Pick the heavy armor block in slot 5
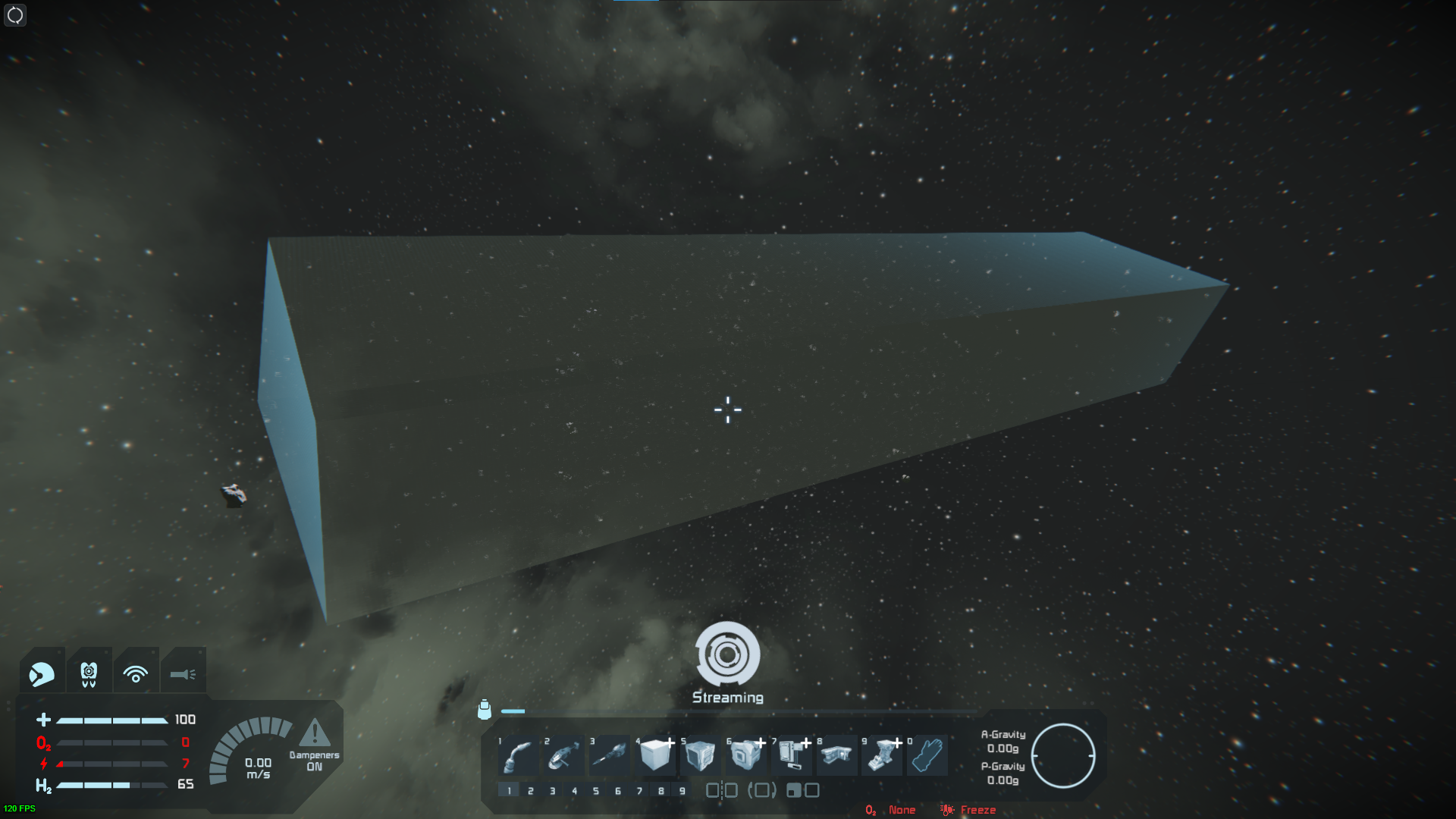Image resolution: width=1456 pixels, height=819 pixels. click(x=700, y=755)
